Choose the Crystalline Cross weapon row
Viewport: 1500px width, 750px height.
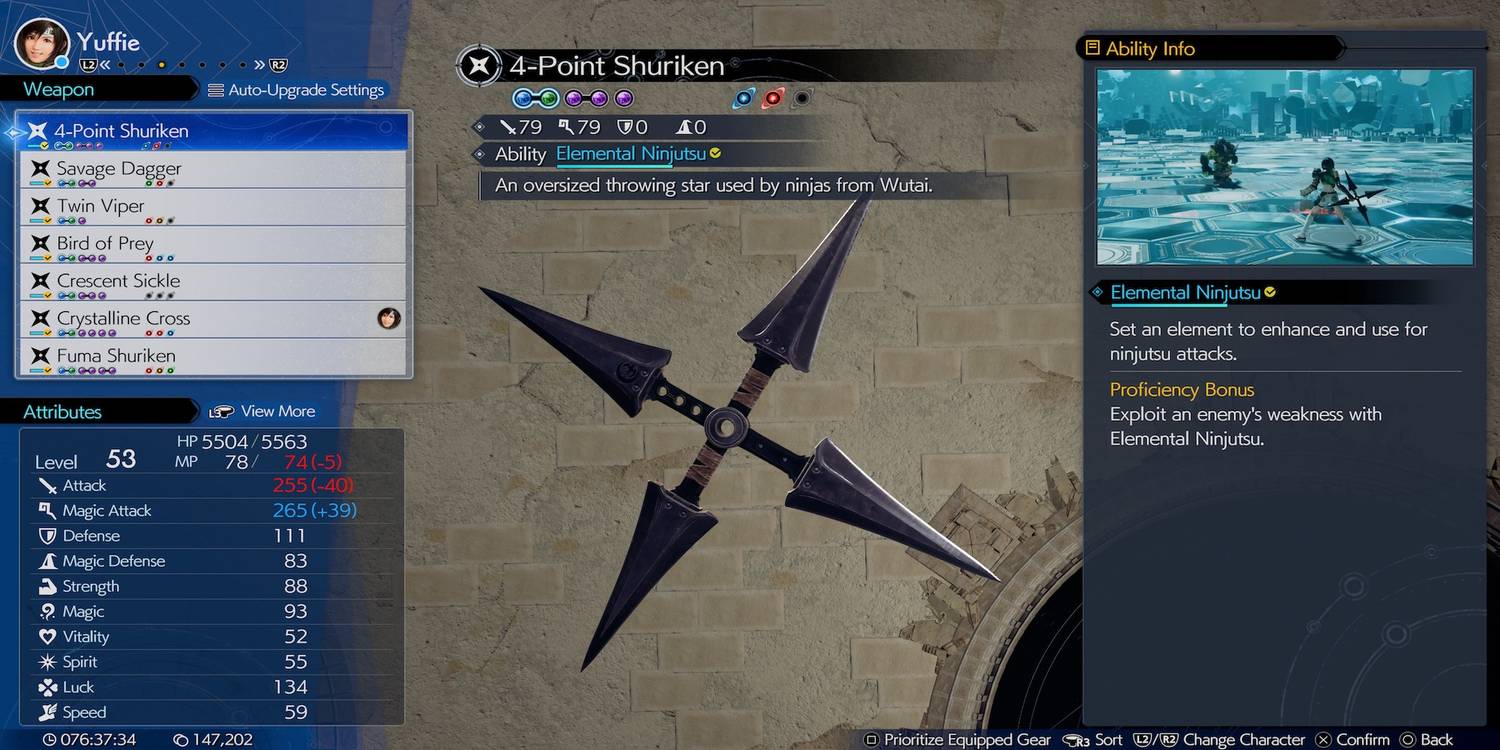pos(212,319)
